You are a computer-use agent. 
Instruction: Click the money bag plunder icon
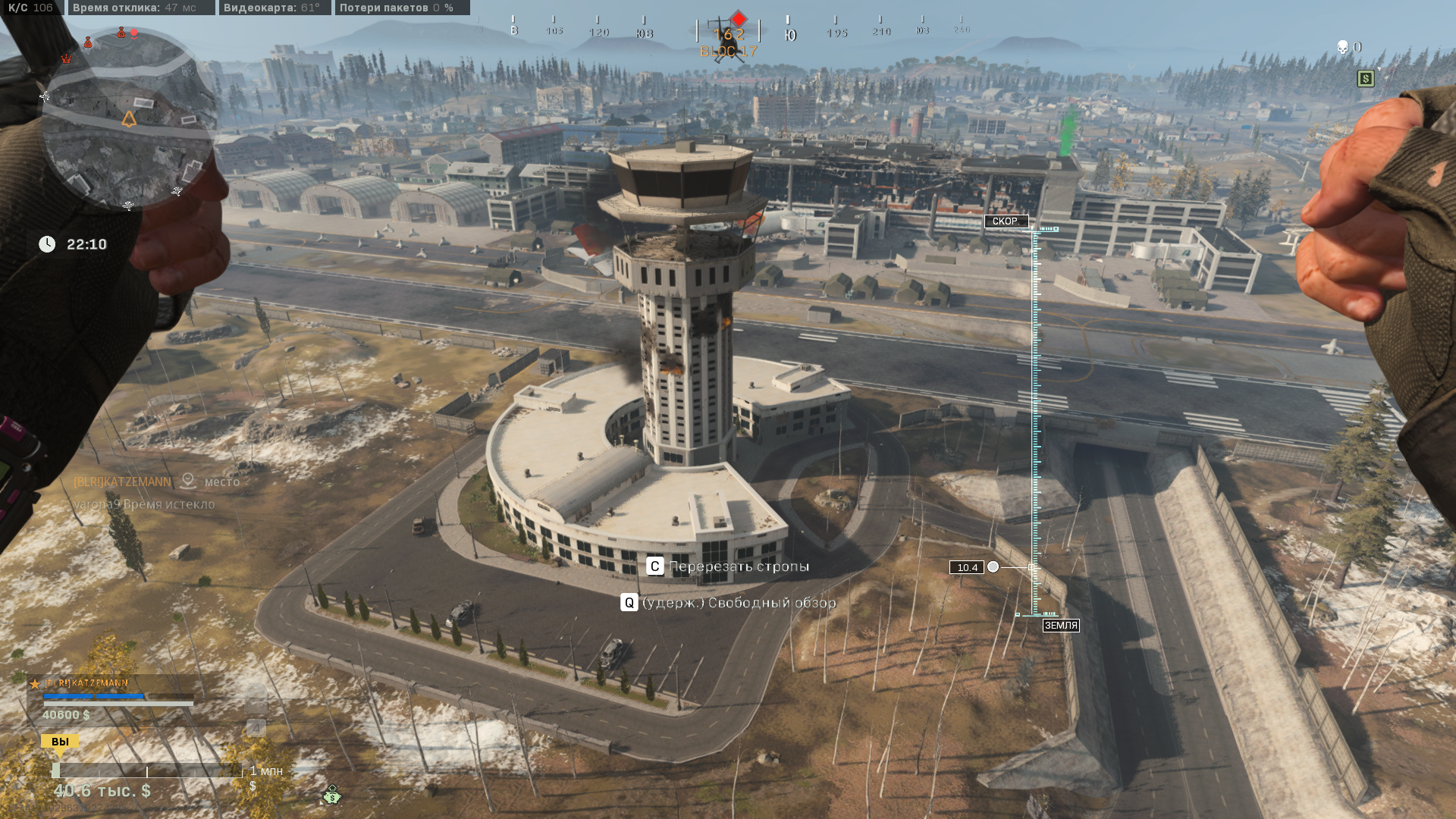[x=332, y=795]
